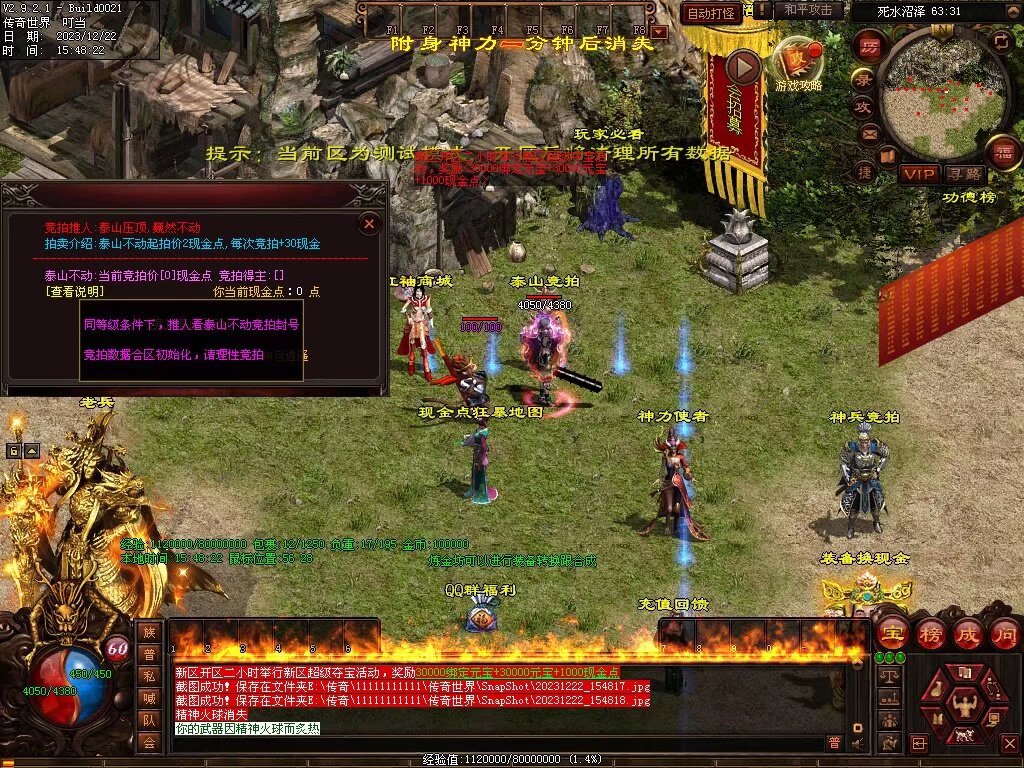The width and height of the screenshot is (1024, 768).
Task: Switch to the 私 private chat channel
Action: coord(149,674)
